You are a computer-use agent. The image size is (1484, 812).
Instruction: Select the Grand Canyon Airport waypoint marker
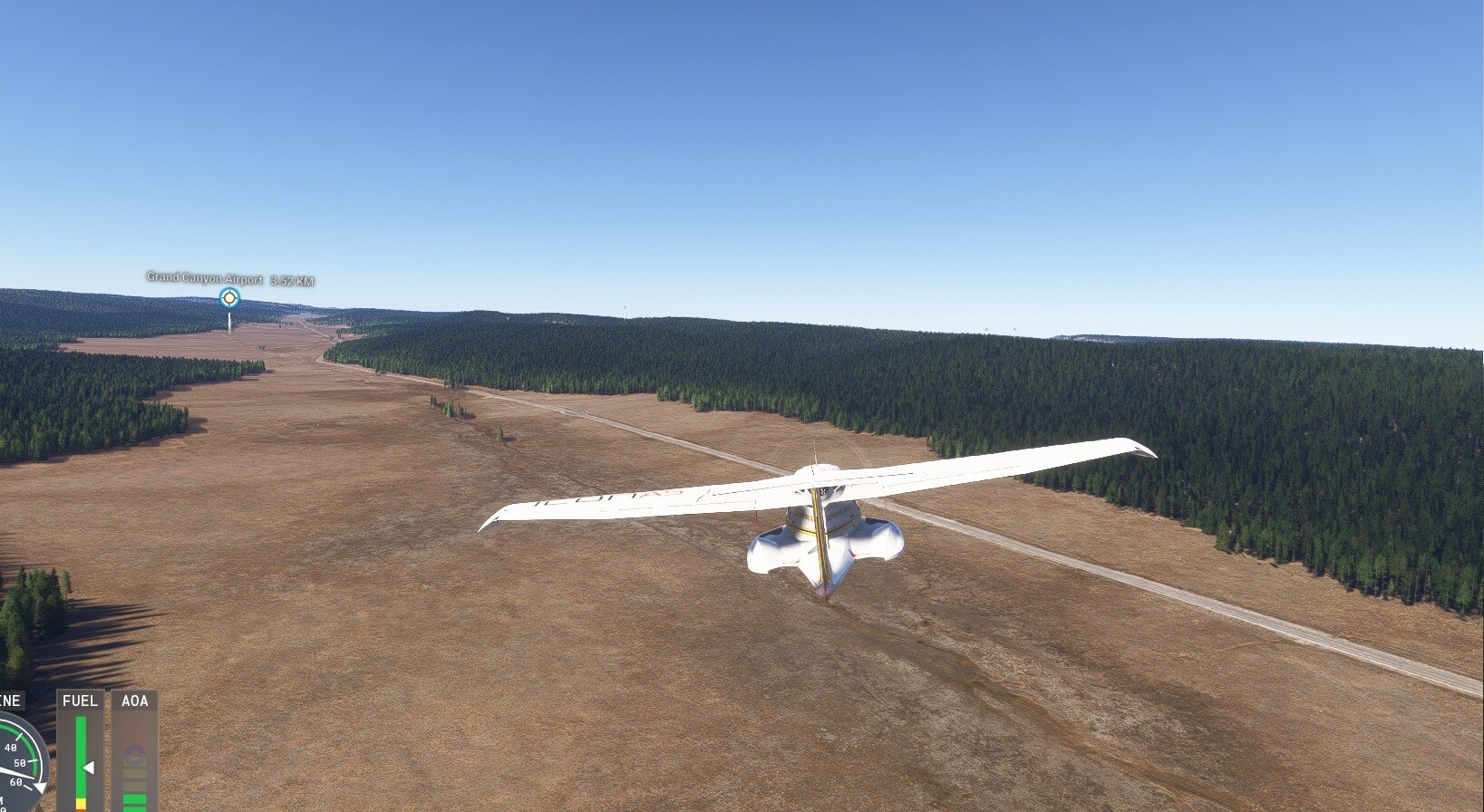(x=229, y=297)
